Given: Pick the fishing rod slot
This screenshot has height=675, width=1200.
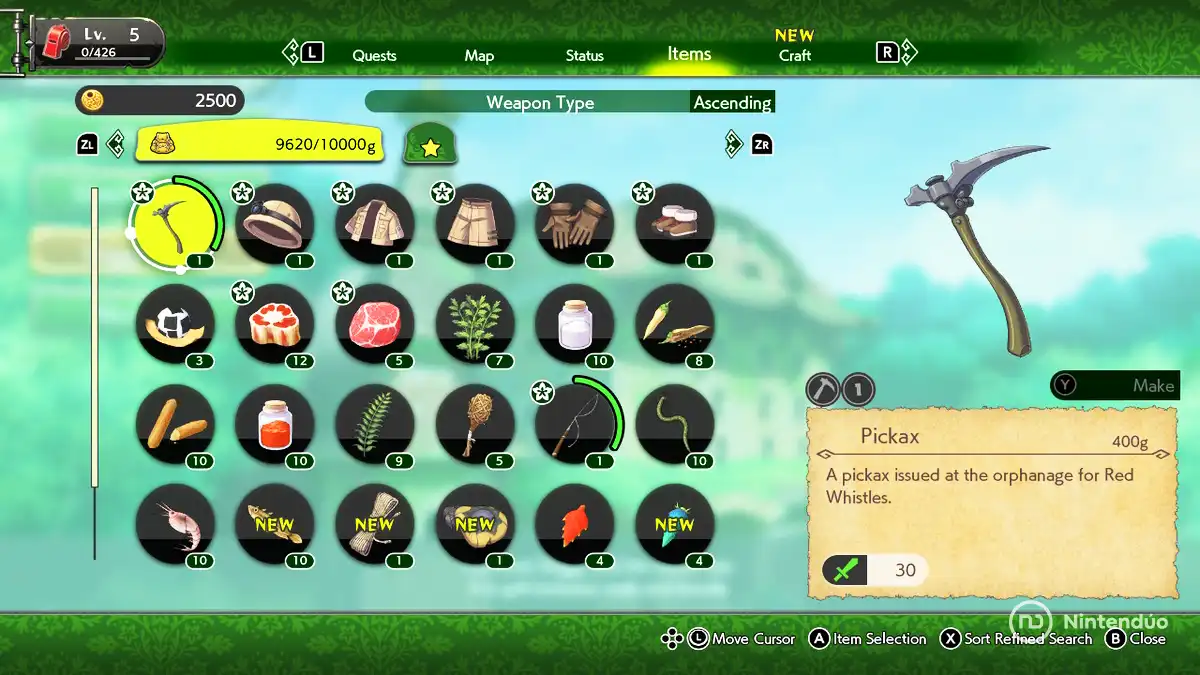Looking at the screenshot, I should (x=574, y=424).
